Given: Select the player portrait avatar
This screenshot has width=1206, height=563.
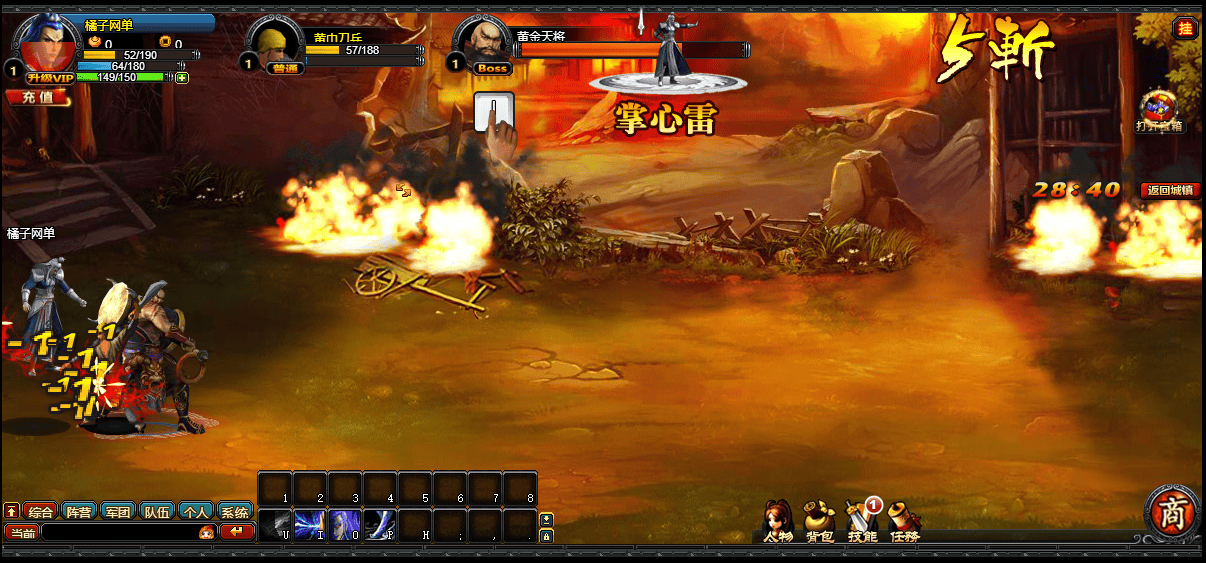Looking at the screenshot, I should tap(46, 42).
